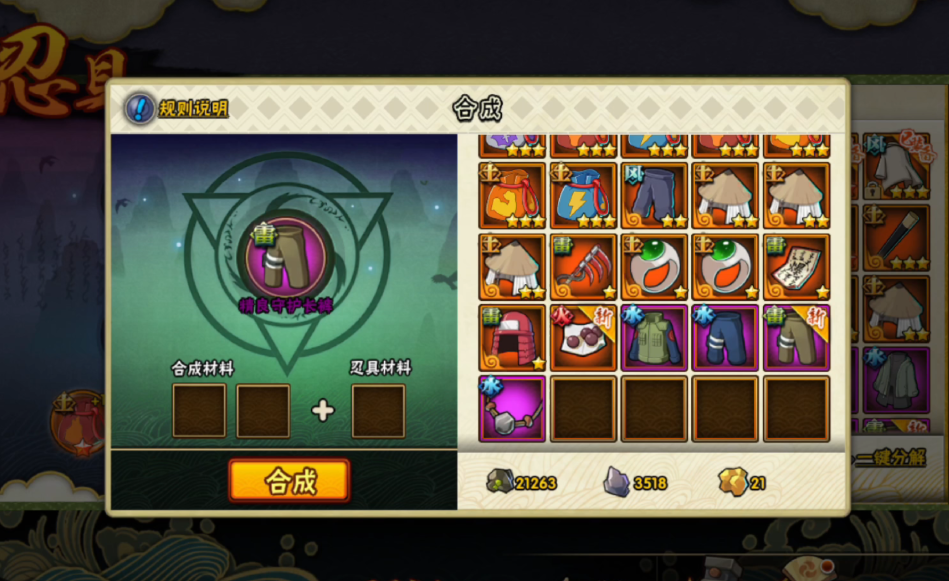949x581 pixels.
Task: Select the water-element stone necklace
Action: click(x=512, y=409)
